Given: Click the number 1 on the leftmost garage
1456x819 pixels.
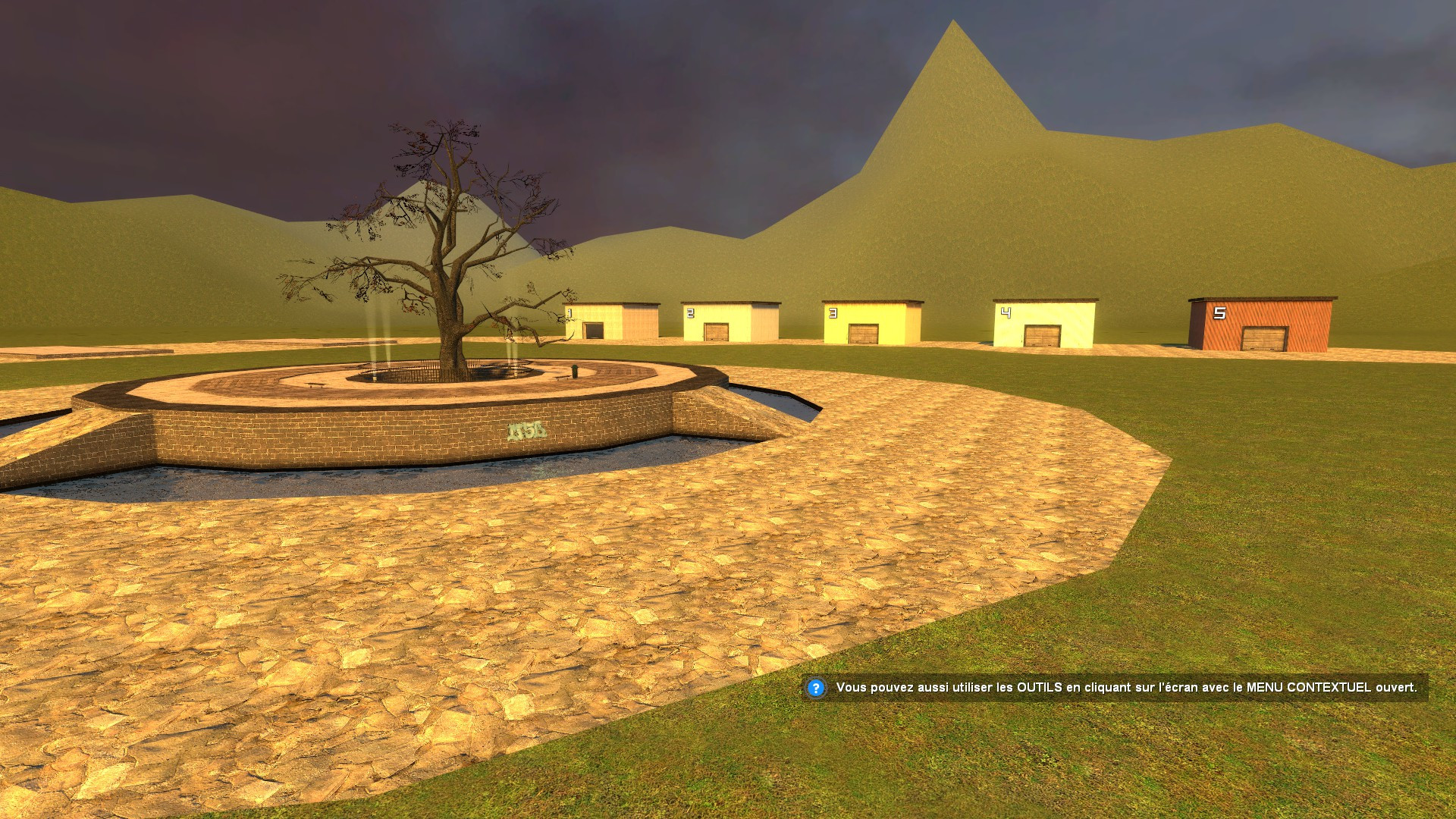Looking at the screenshot, I should [570, 312].
